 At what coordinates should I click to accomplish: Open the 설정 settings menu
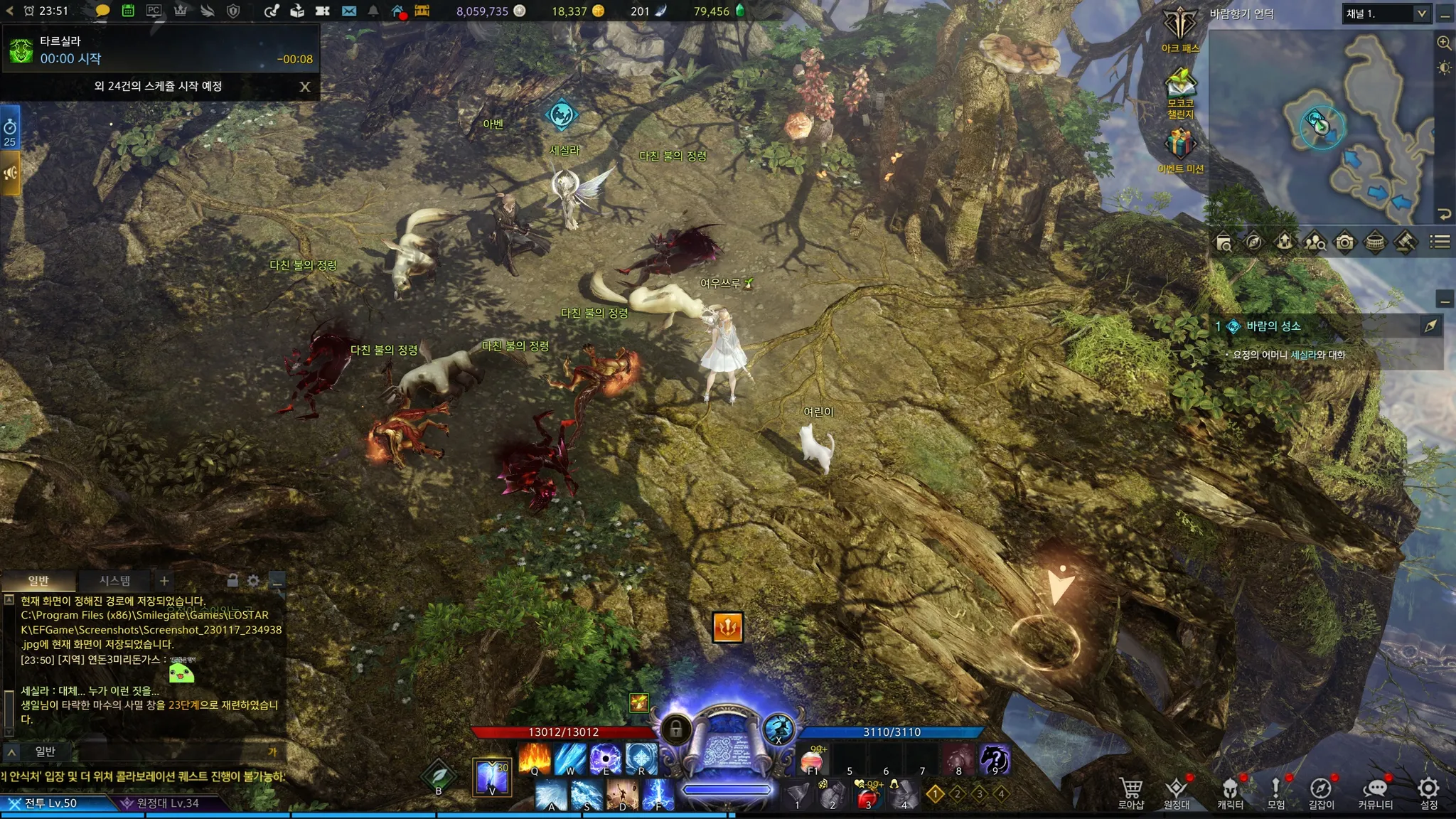[1428, 792]
